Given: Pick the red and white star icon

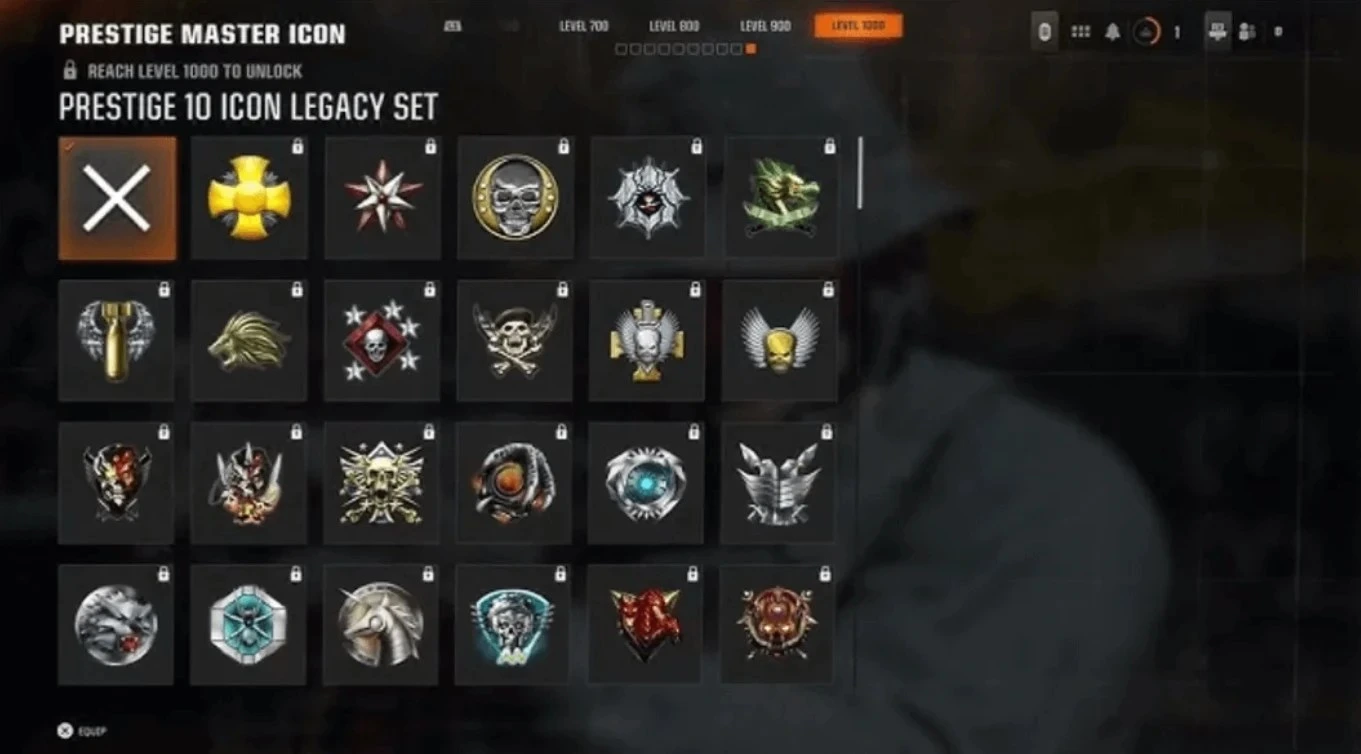Looking at the screenshot, I should (x=383, y=198).
